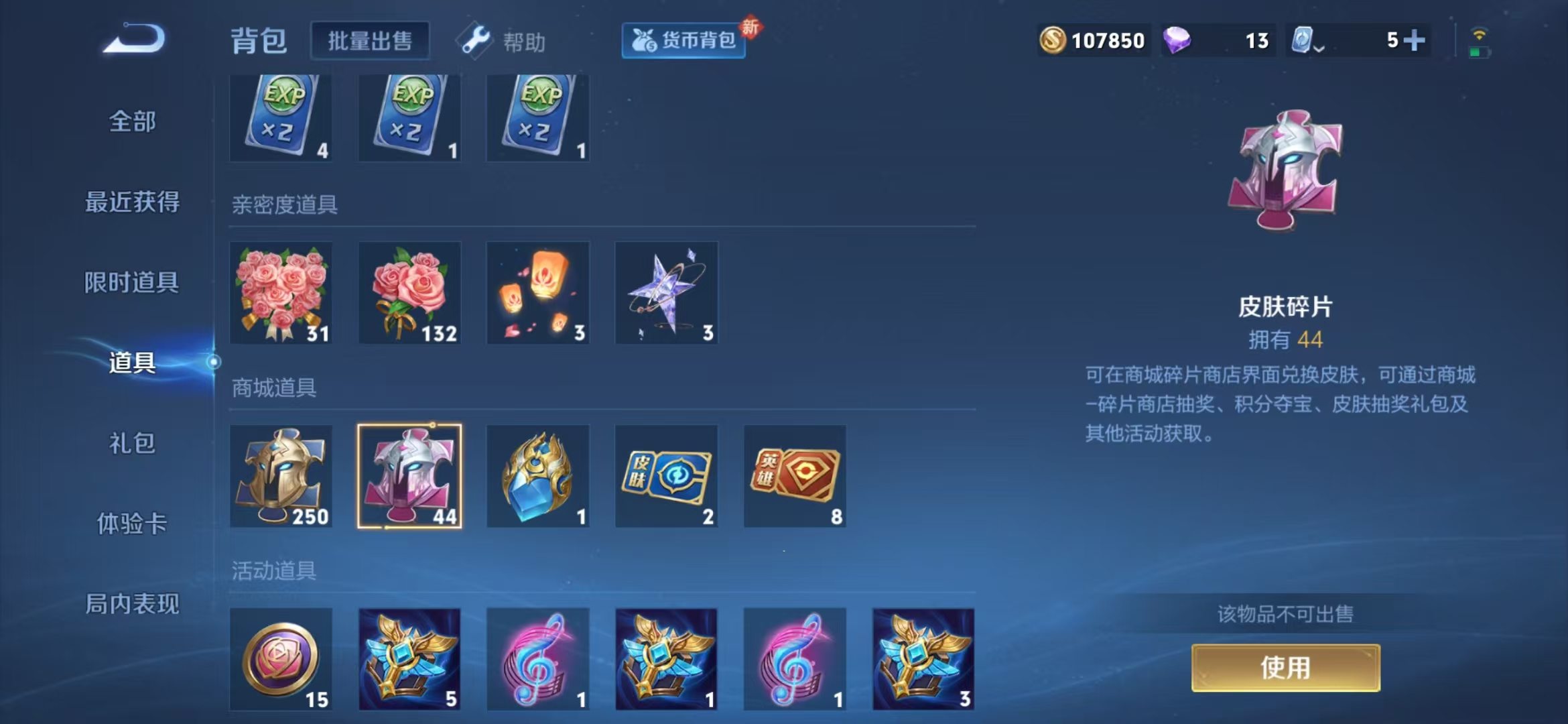Open help via the wrench icon
1568x724 pixels.
[476, 40]
